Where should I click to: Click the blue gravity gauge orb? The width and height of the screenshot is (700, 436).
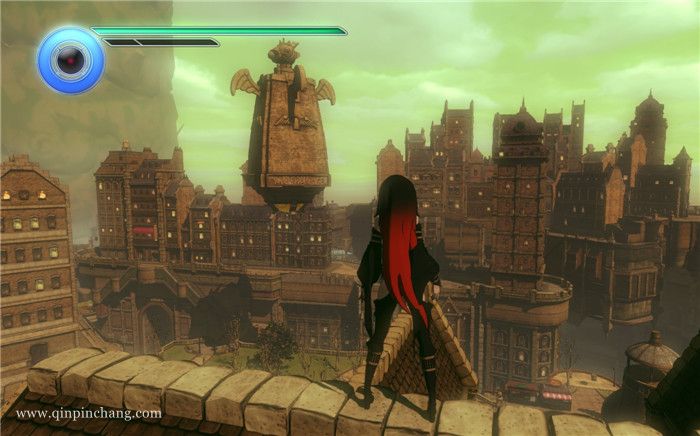click(x=70, y=60)
